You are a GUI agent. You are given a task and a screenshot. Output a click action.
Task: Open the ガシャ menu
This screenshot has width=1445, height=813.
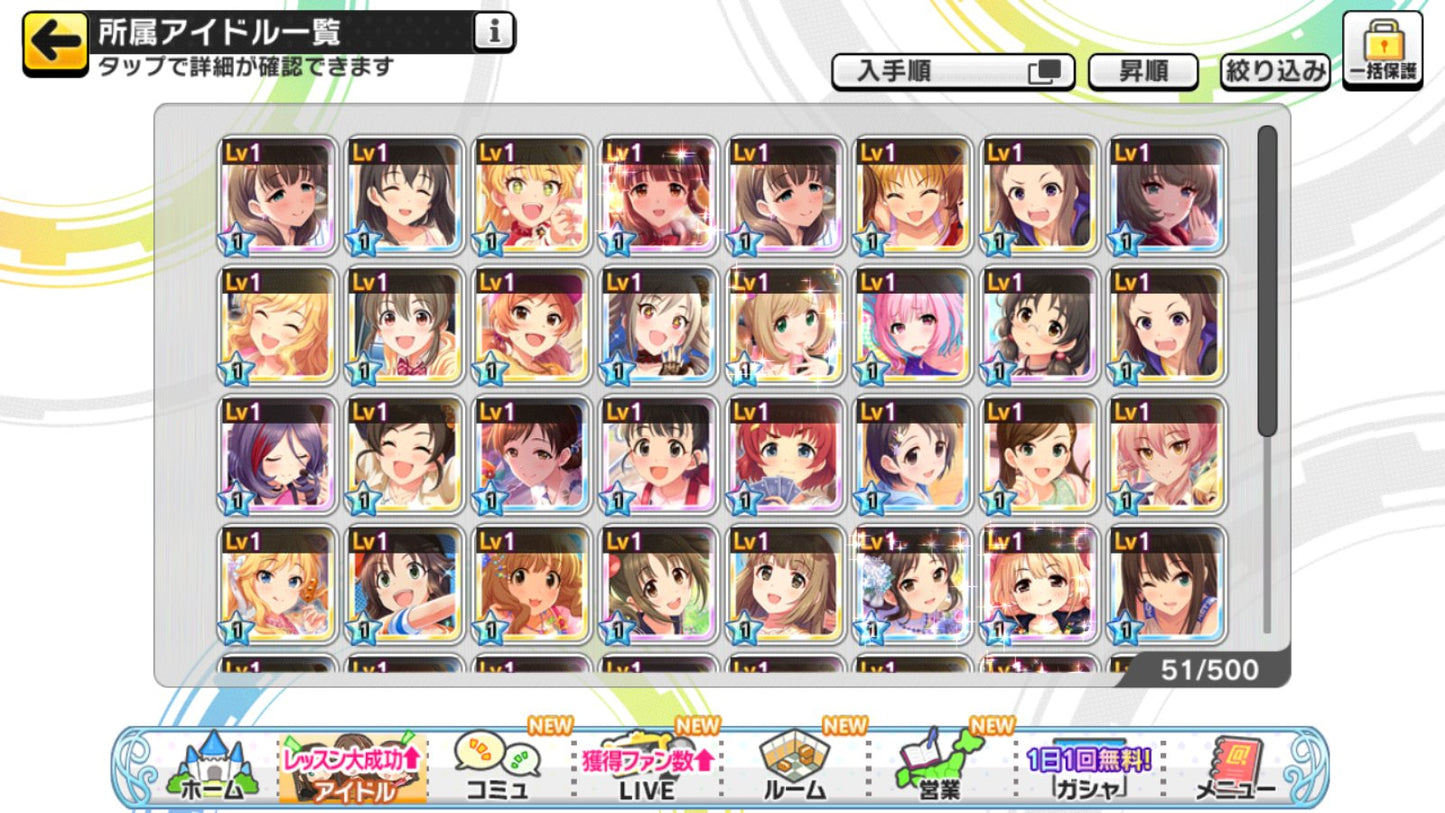(x=1088, y=769)
